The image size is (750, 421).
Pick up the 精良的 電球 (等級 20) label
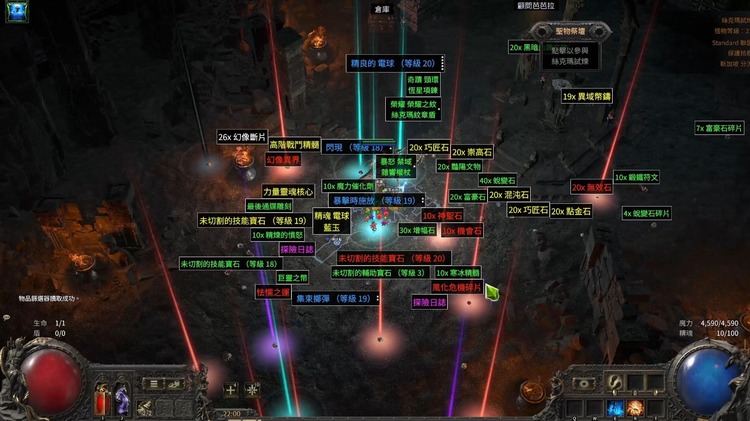tap(395, 63)
